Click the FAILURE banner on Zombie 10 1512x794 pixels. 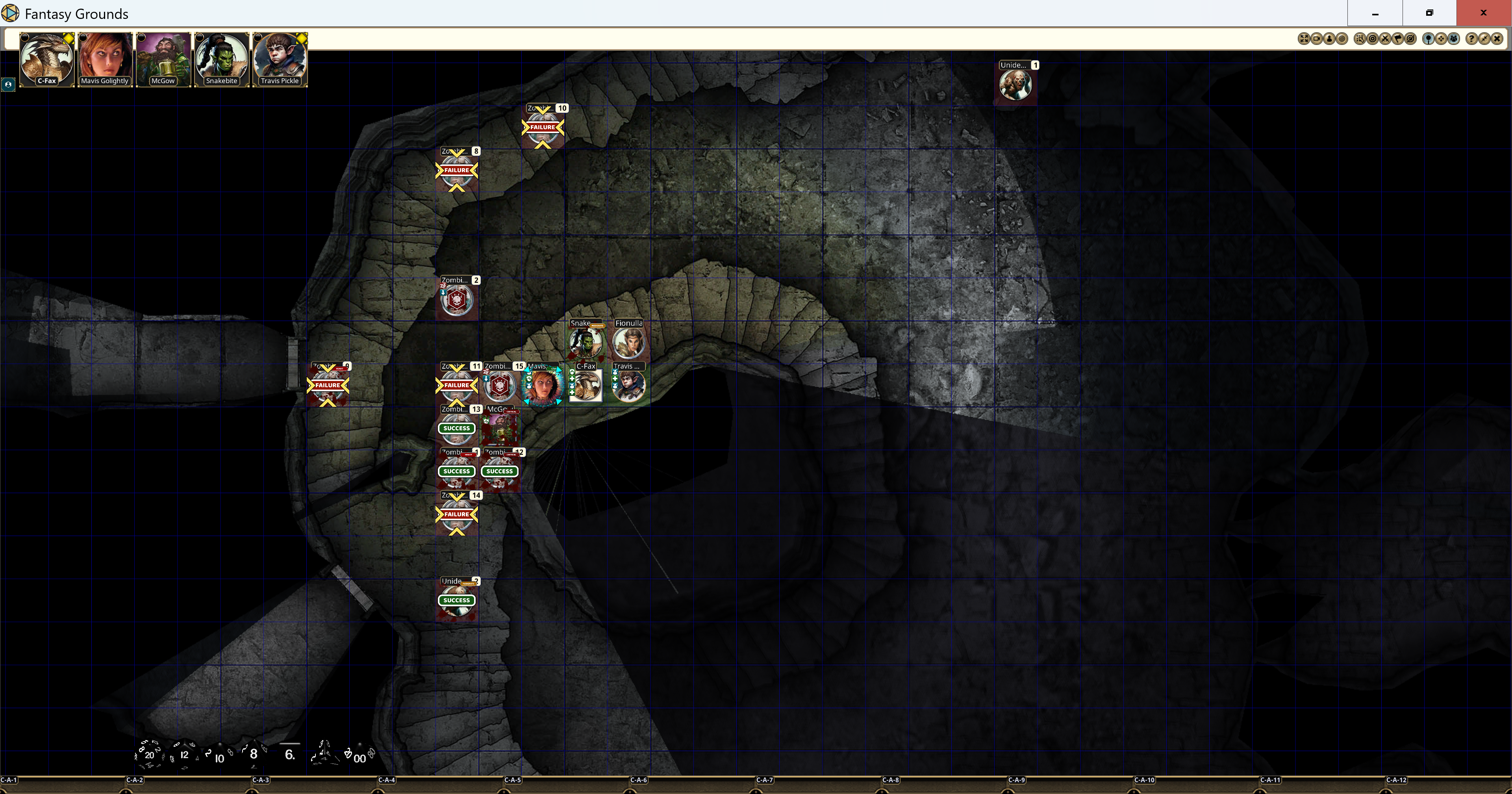pos(542,127)
